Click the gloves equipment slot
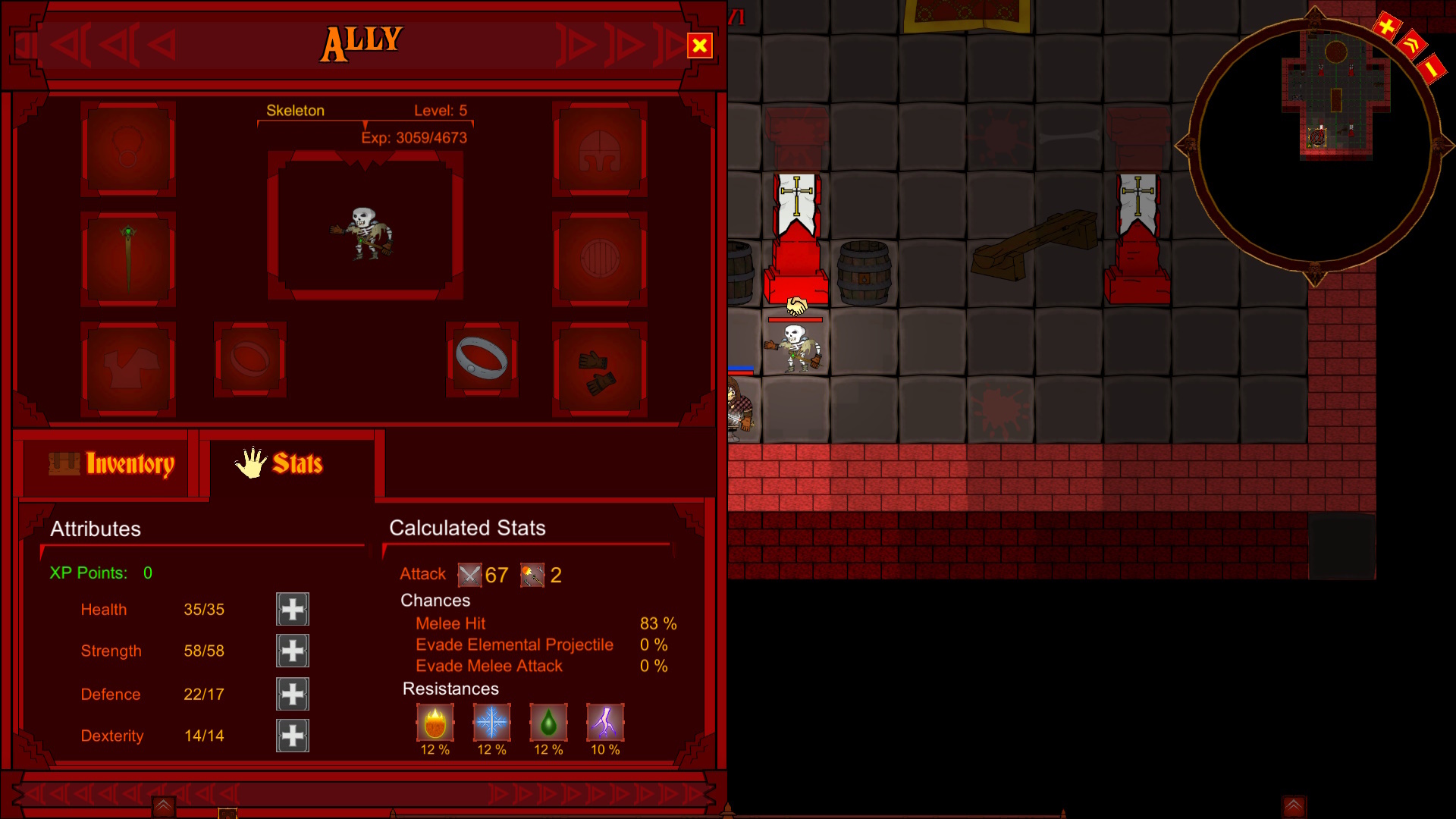The width and height of the screenshot is (1456, 819). (x=599, y=369)
